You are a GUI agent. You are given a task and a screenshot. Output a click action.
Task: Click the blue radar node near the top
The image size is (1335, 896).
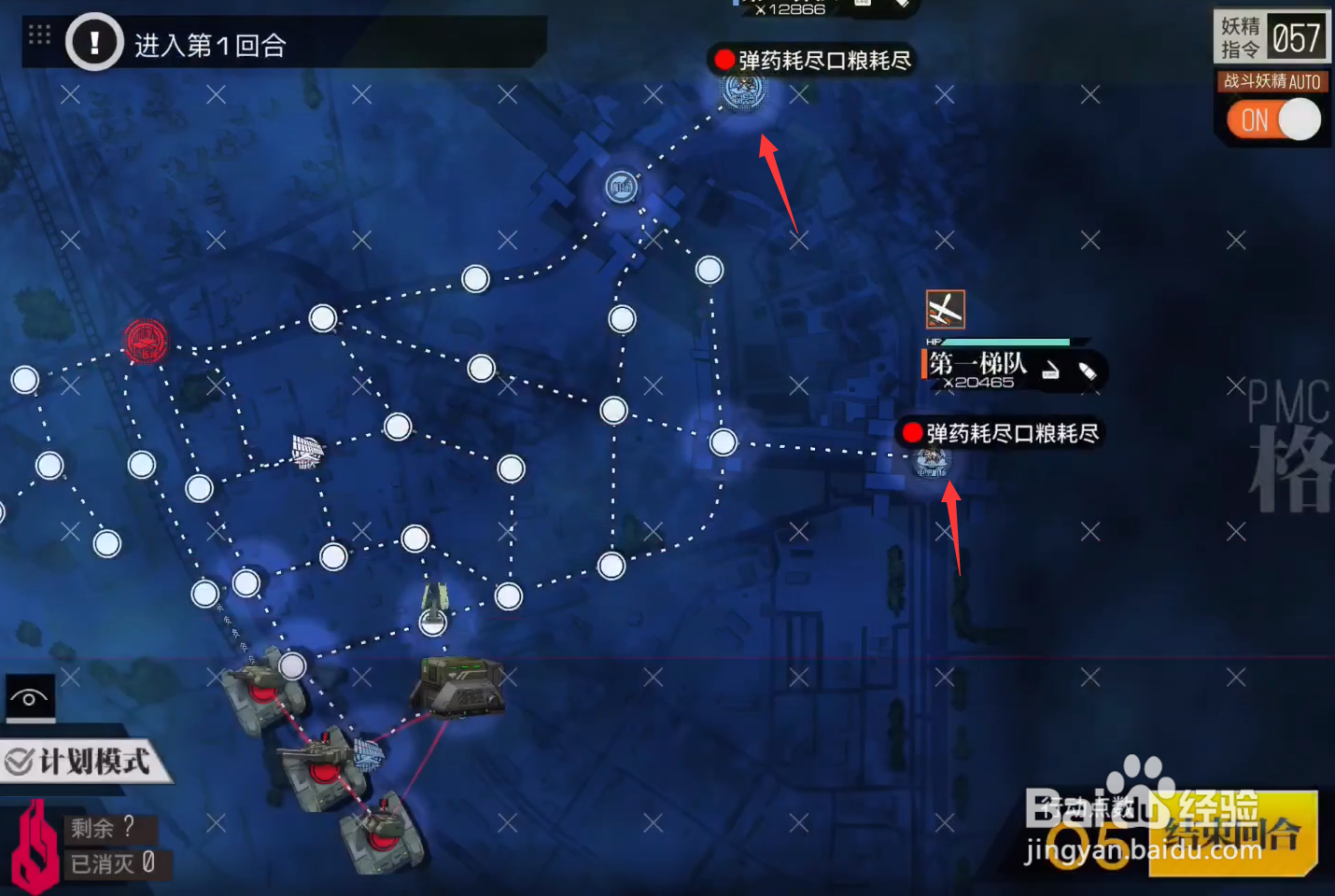pyautogui.click(x=621, y=188)
